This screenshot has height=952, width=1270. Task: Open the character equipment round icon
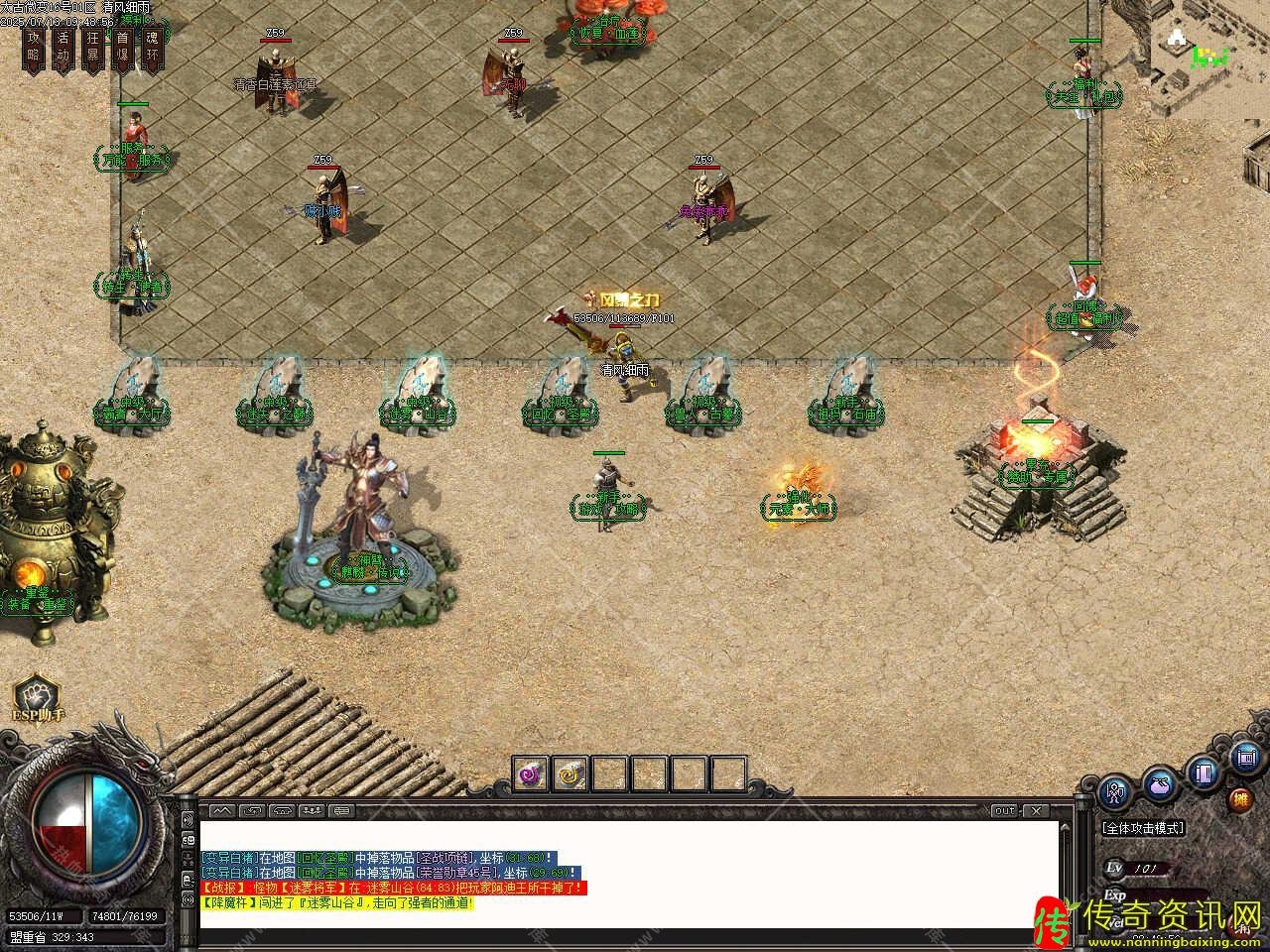pyautogui.click(x=1114, y=793)
